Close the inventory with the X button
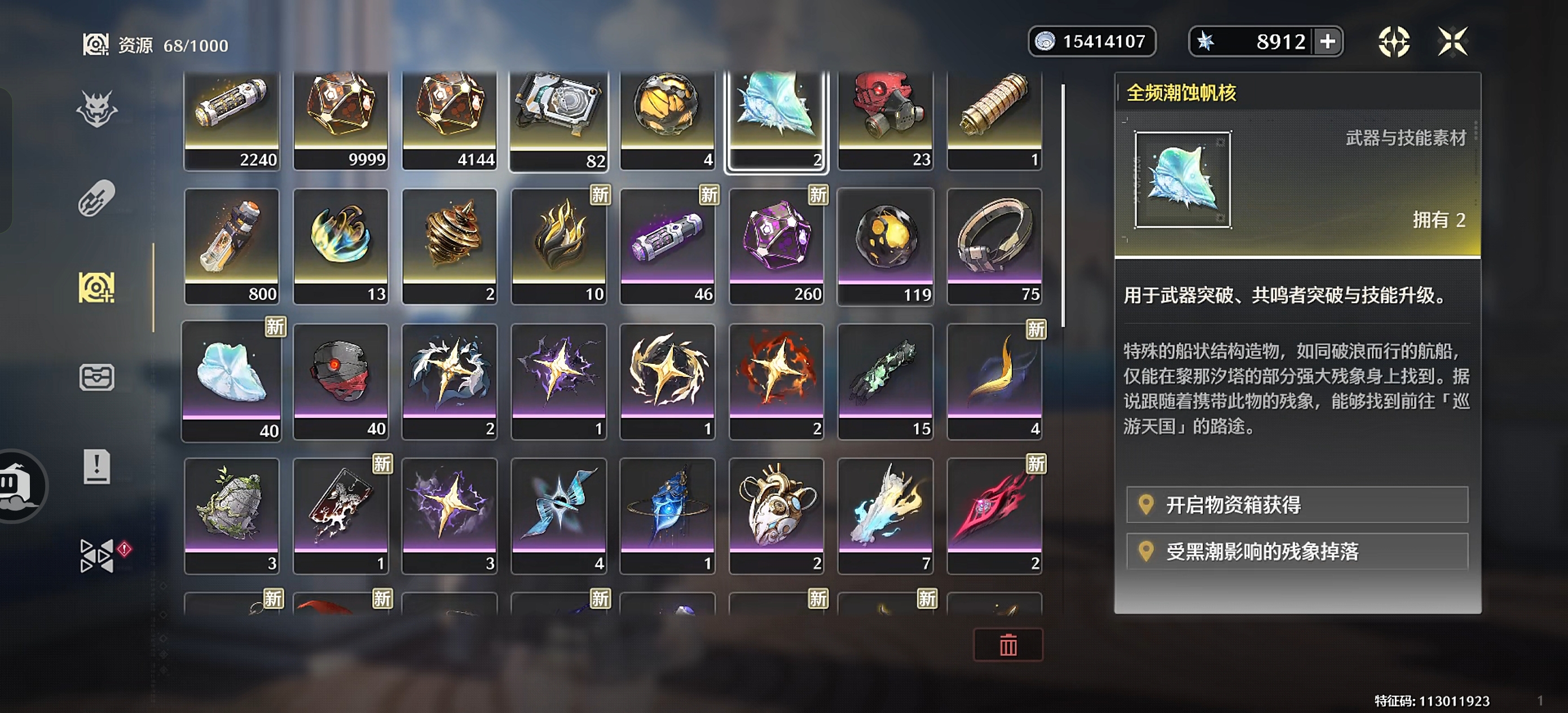 tap(1452, 42)
